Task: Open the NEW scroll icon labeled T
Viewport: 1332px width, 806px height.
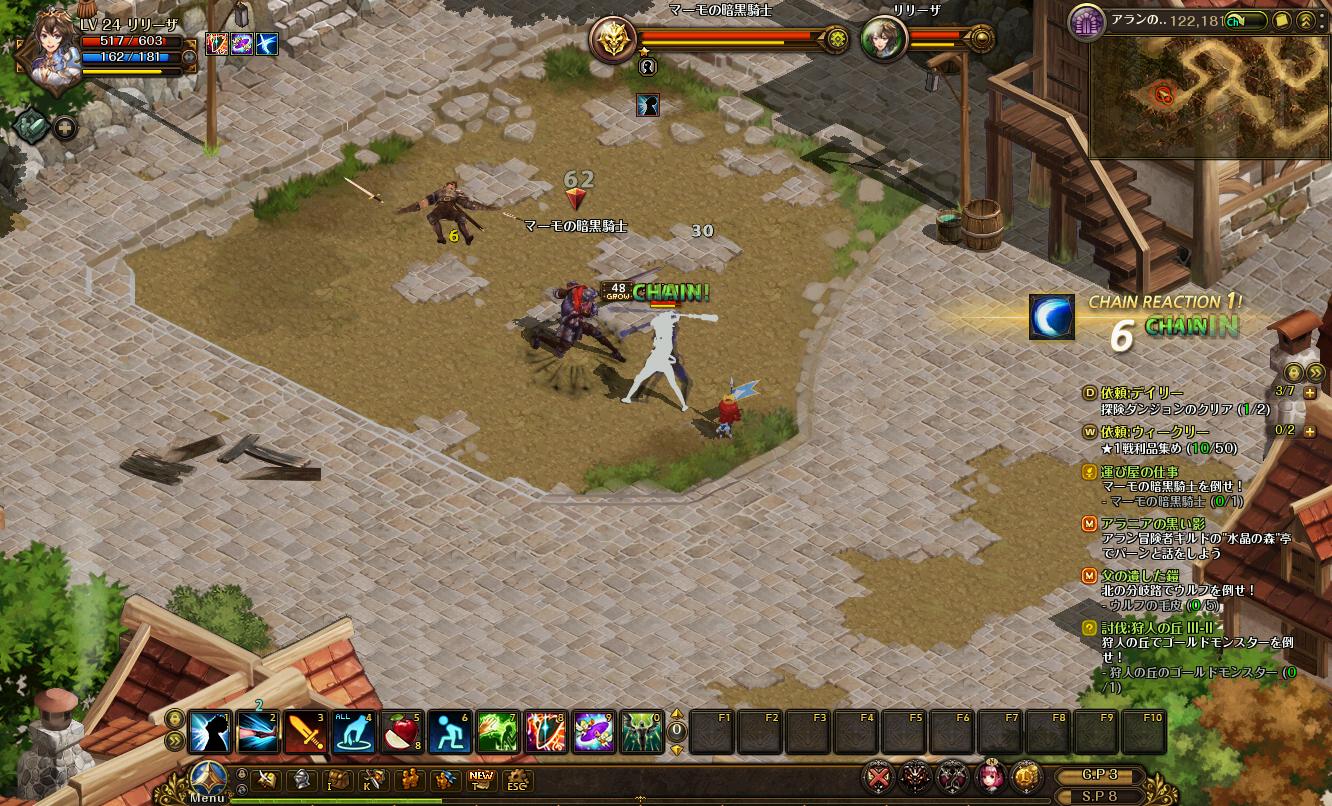Action: (481, 780)
